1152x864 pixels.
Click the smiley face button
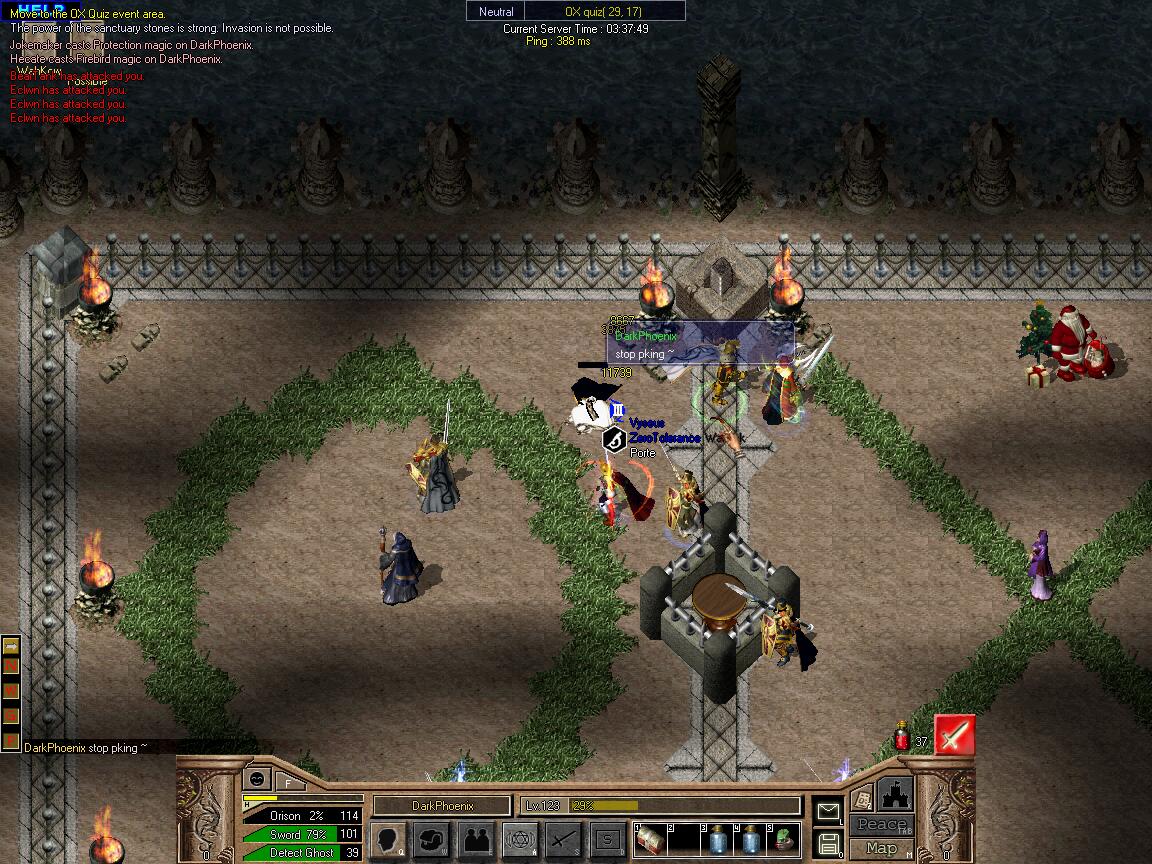257,777
